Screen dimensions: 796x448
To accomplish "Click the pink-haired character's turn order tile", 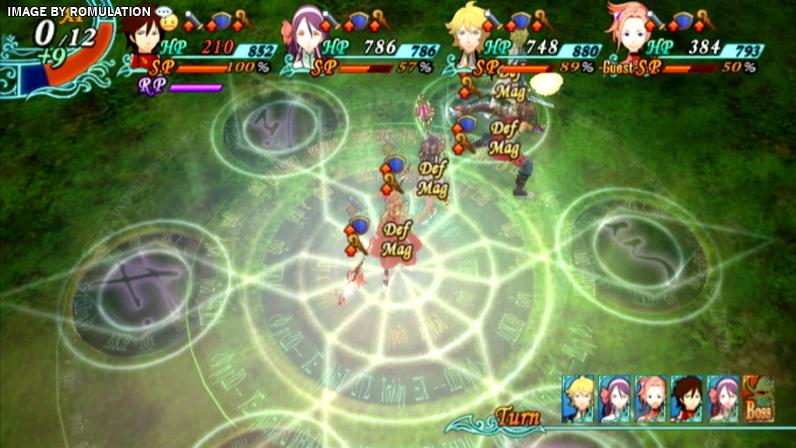I will click(x=650, y=397).
